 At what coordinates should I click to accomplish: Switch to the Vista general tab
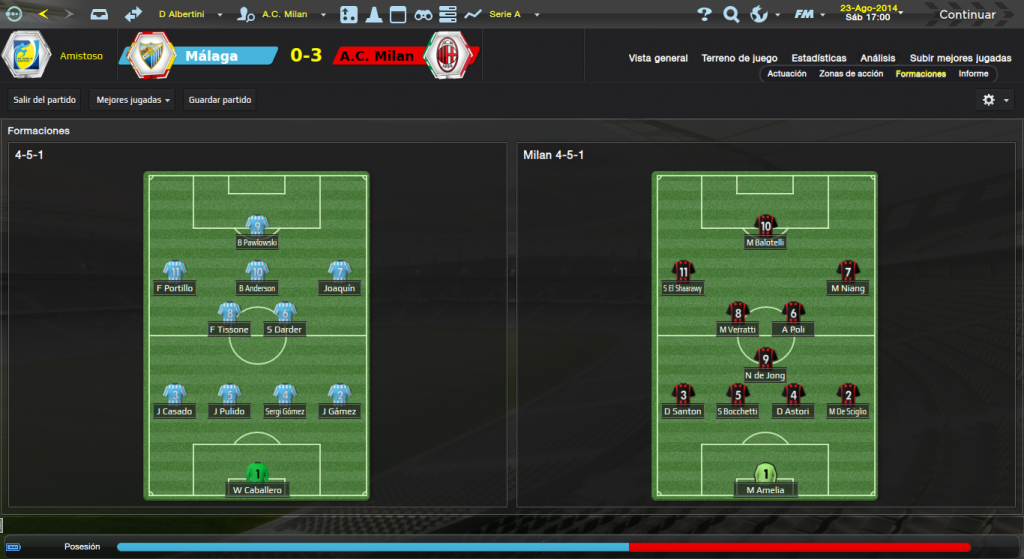point(658,58)
